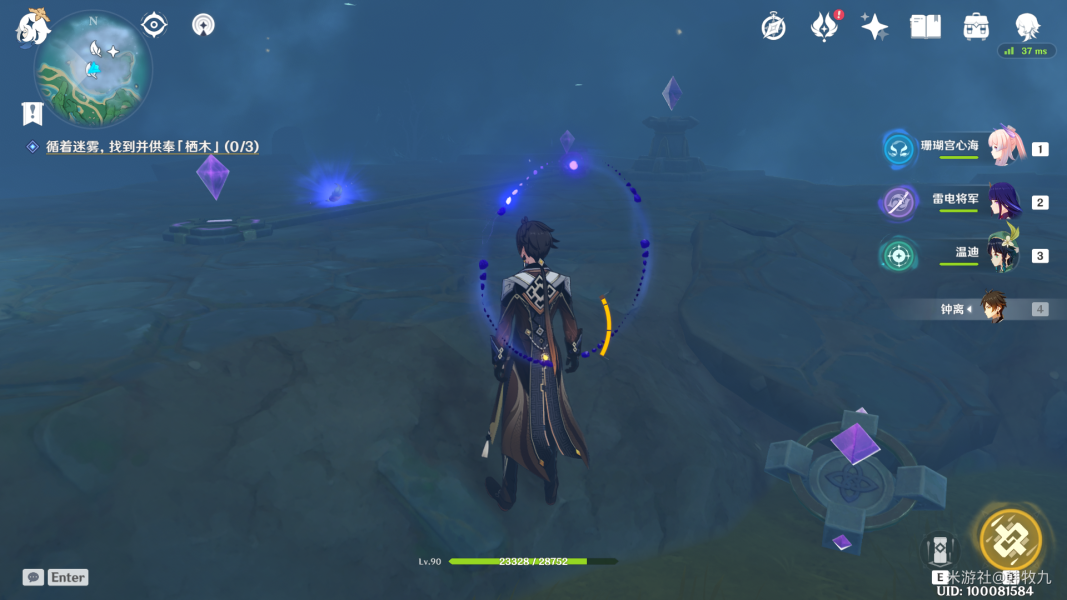
Task: Use the stone pillar Elemental Skill
Action: click(939, 552)
